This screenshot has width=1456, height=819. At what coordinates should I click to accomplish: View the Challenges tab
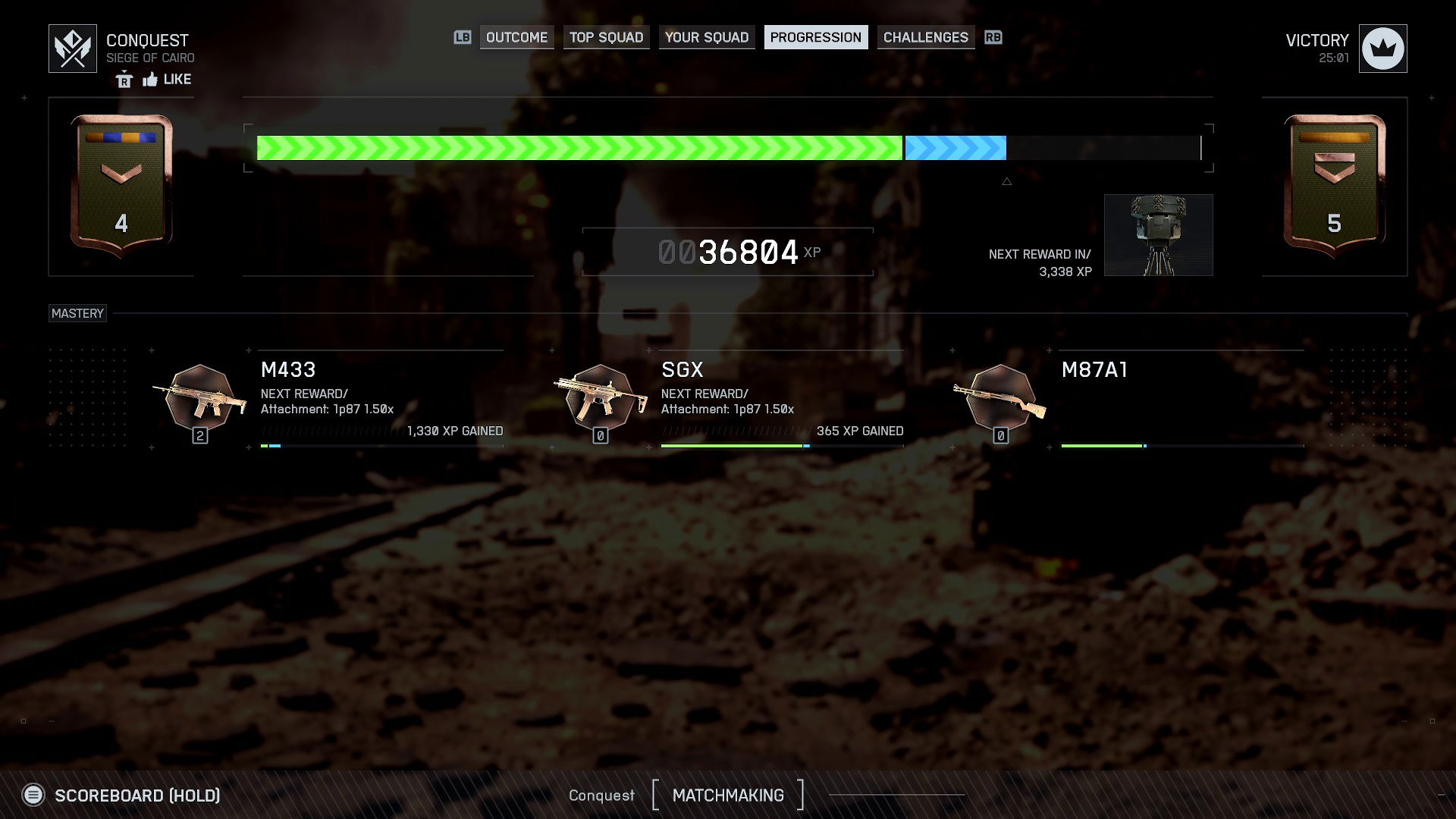[925, 37]
